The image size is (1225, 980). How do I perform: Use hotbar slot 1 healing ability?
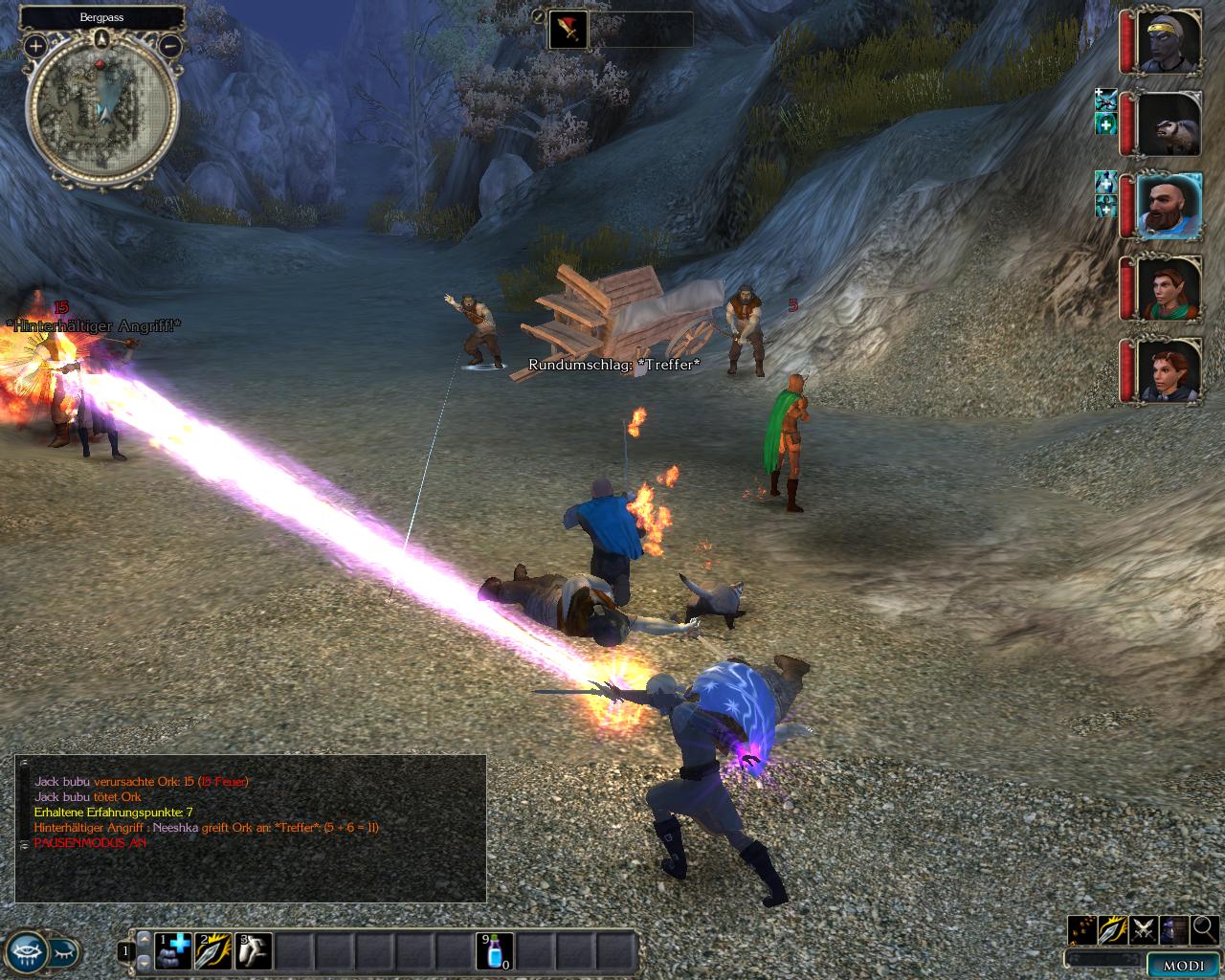[x=173, y=951]
